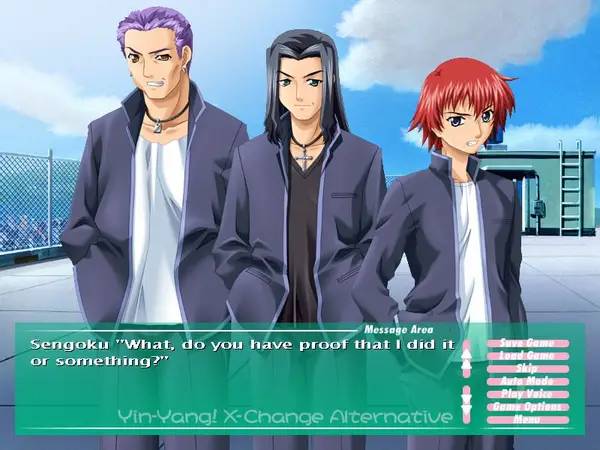Open Game Options

click(x=527, y=407)
